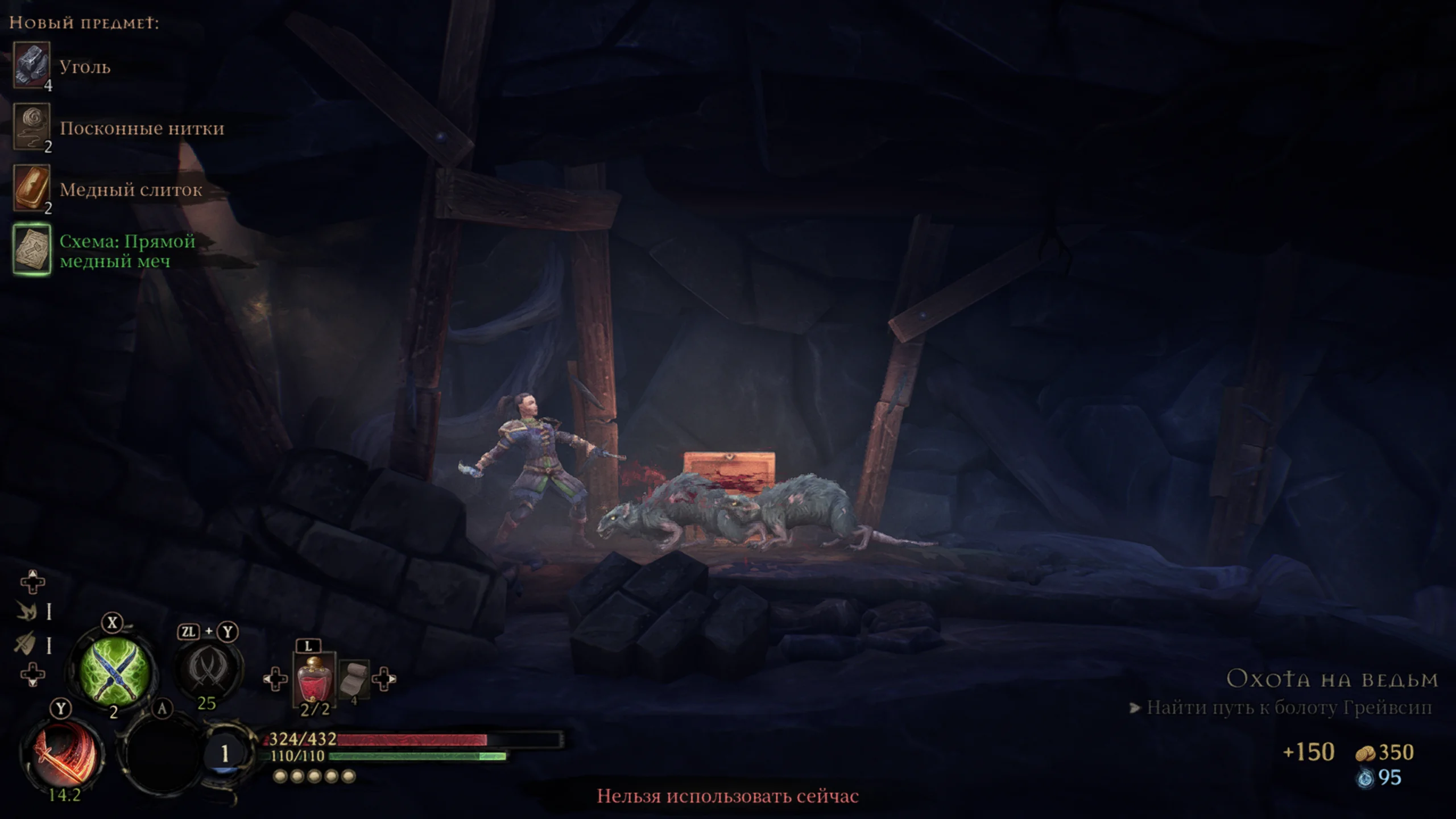Select the winged stance icon above the shield
This screenshot has width=1456, height=819.
pos(26,611)
